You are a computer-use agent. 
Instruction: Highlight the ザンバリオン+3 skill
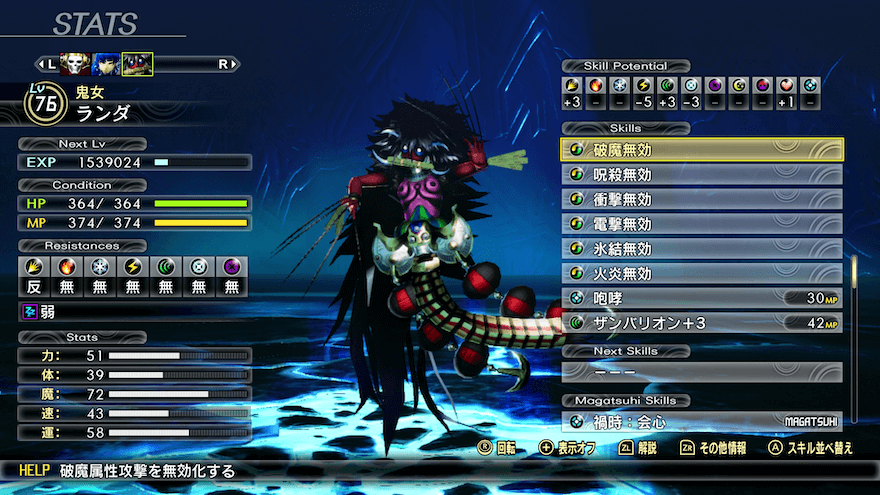702,322
